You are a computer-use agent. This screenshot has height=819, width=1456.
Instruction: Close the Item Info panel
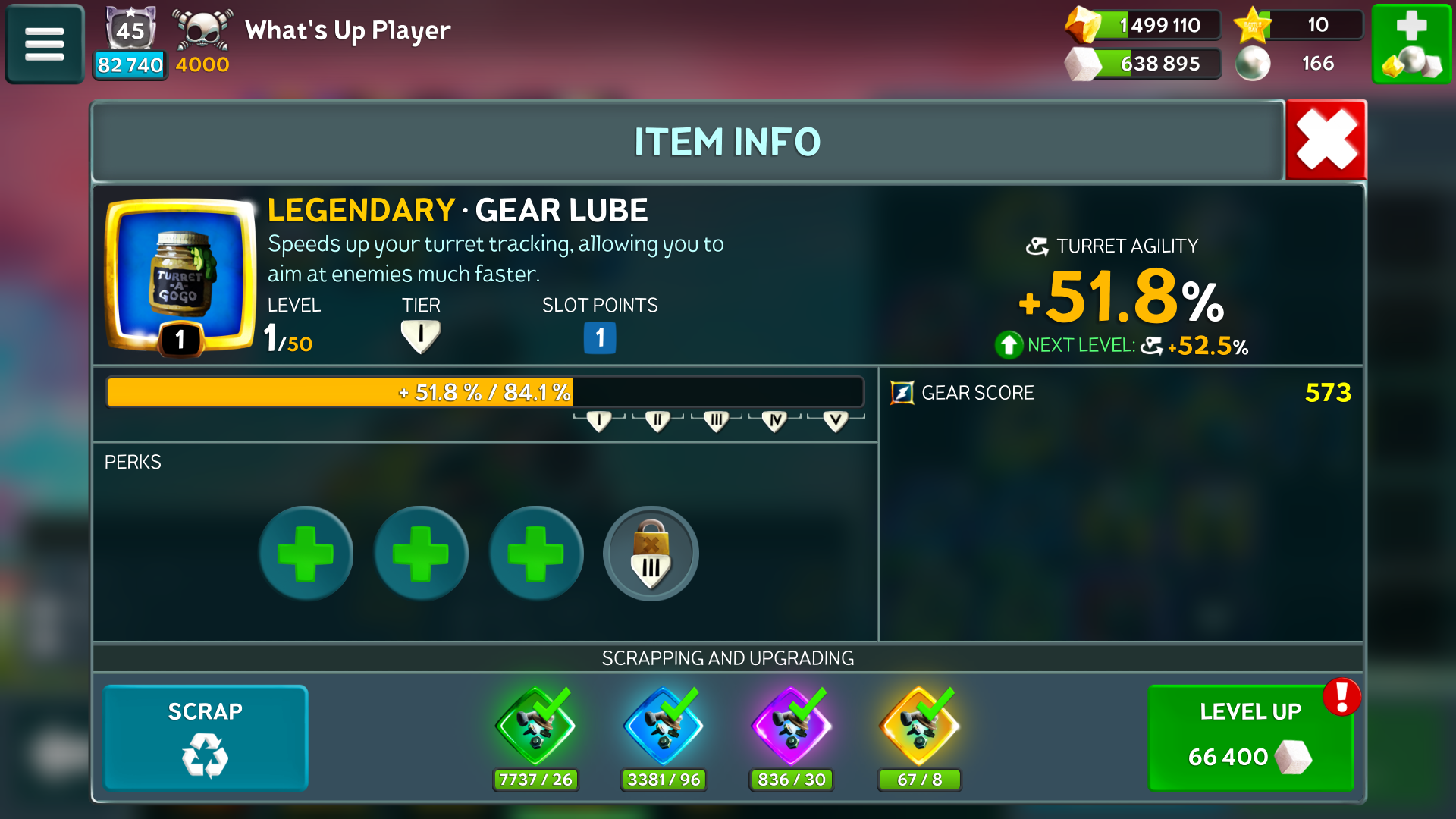tap(1326, 140)
